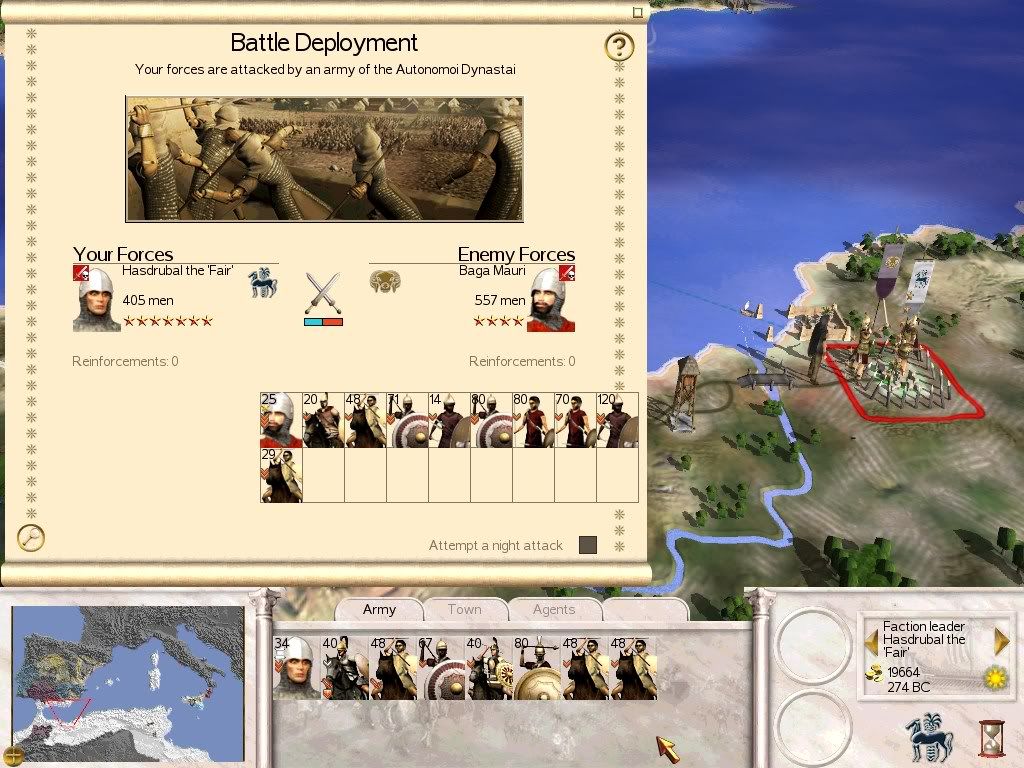
Task: Click the magnifying glass icon on the scroll
Action: [32, 538]
